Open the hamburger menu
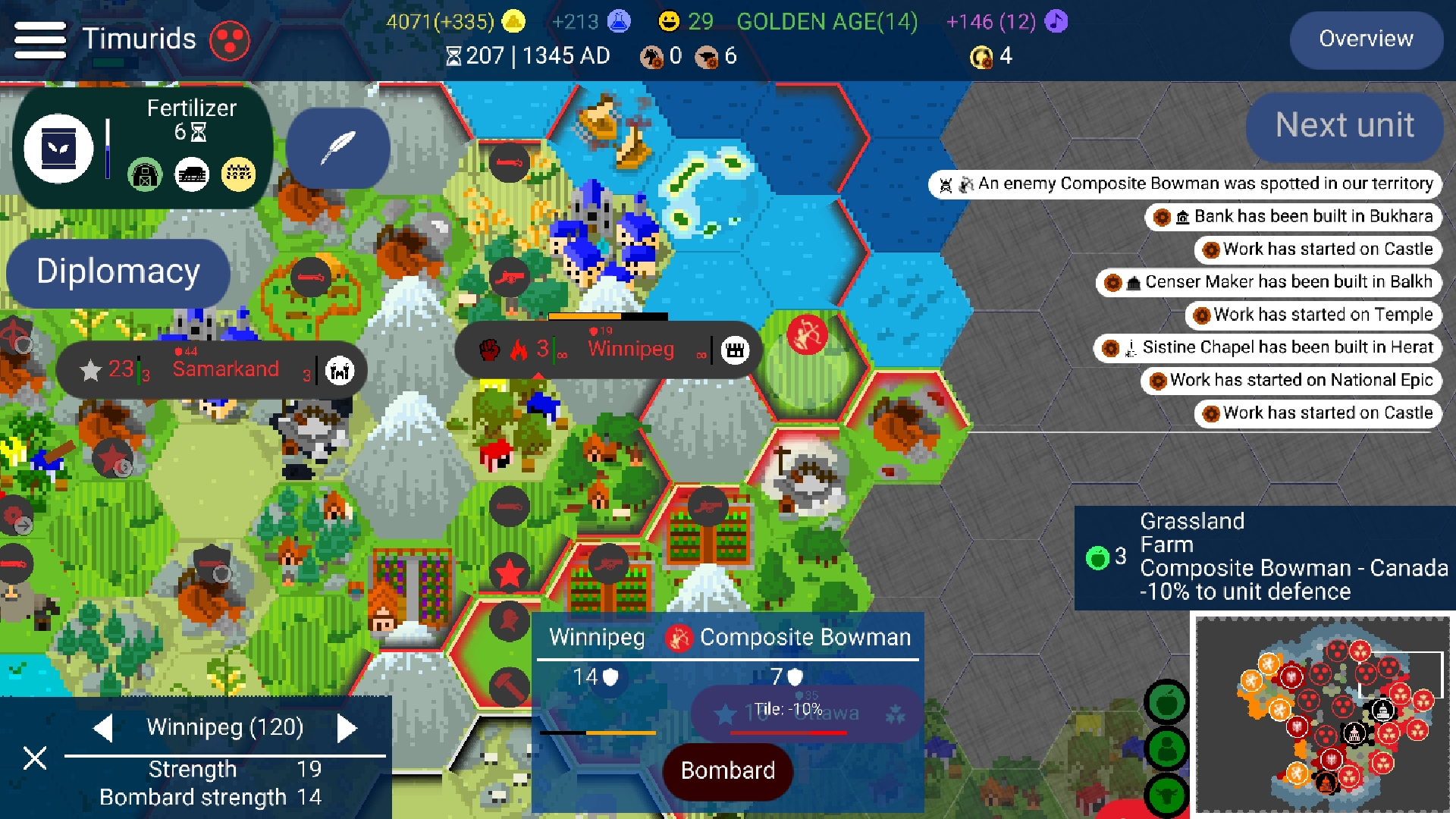The image size is (1456, 819). [x=40, y=39]
